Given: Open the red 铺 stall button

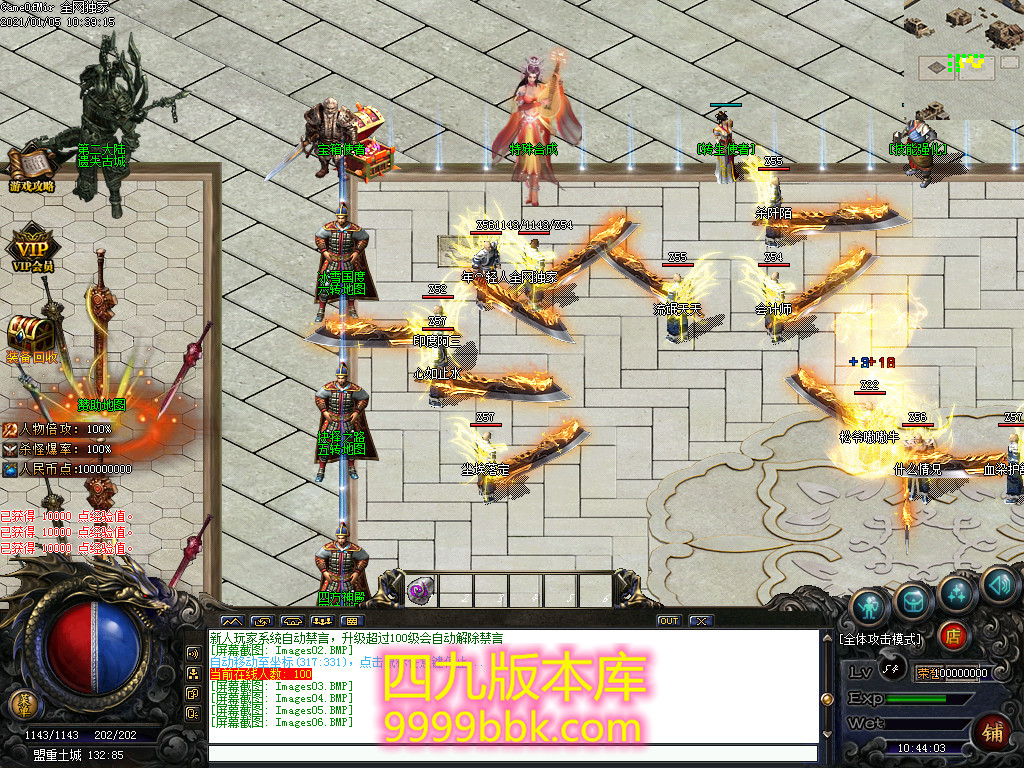Looking at the screenshot, I should tap(993, 729).
